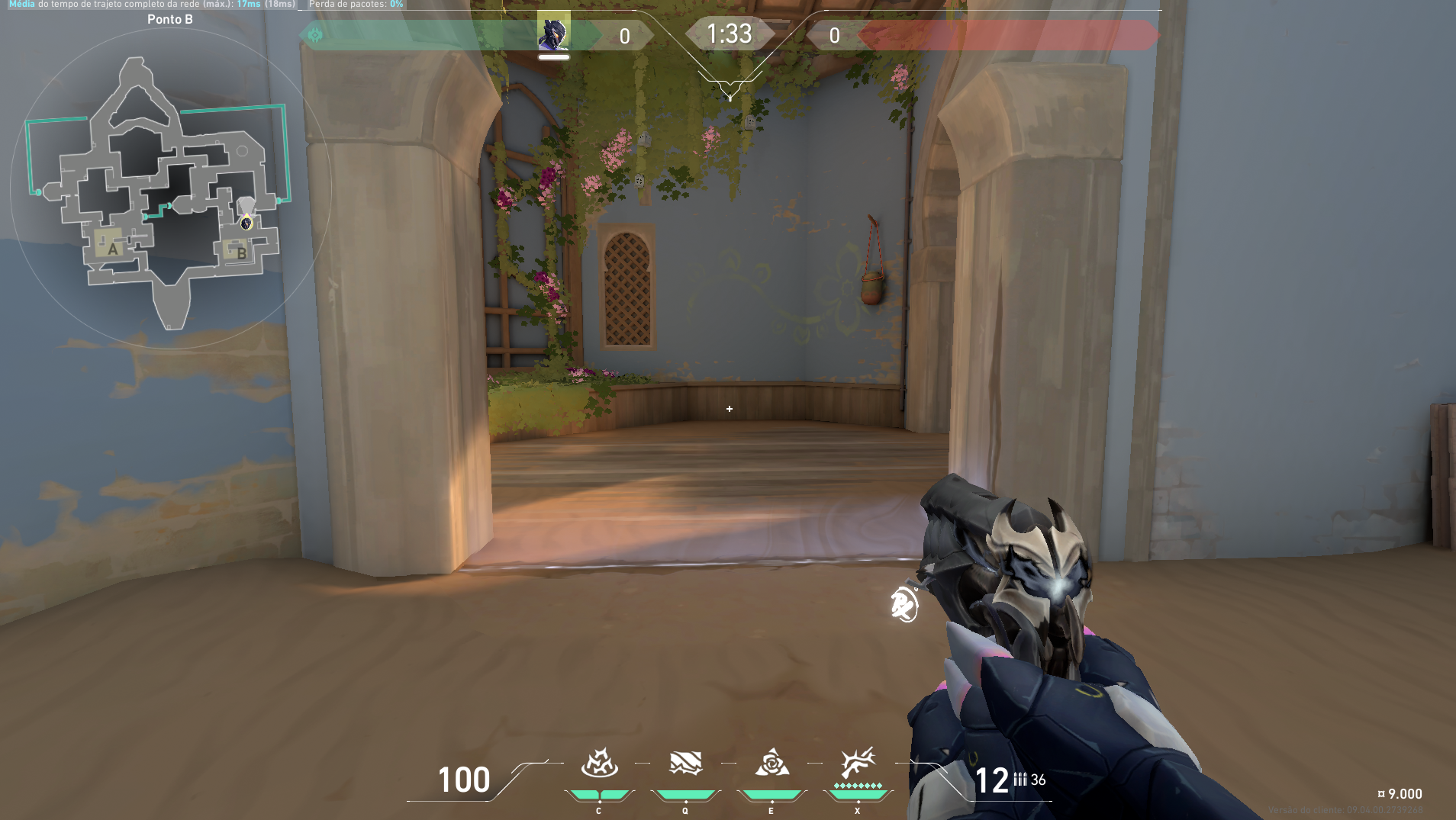Click the B site marker on minimap

240,252
